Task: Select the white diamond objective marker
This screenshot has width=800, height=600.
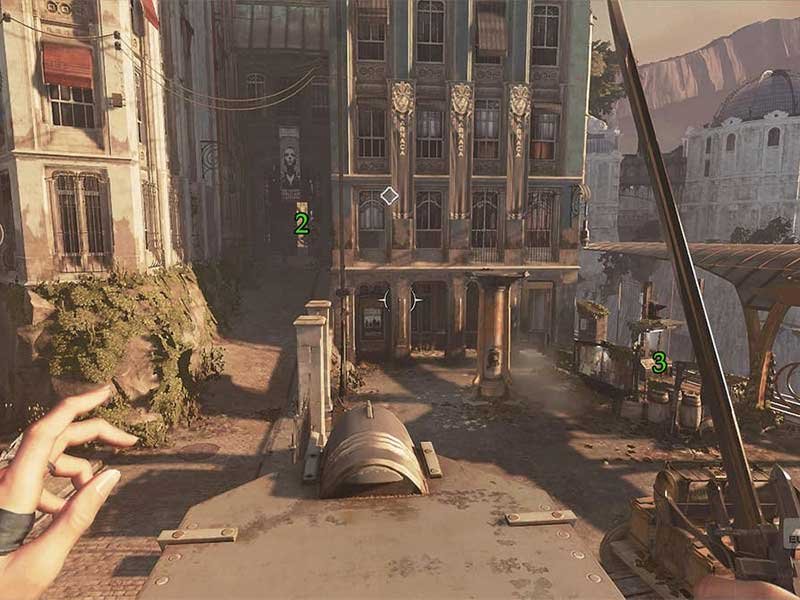Action: tap(389, 196)
